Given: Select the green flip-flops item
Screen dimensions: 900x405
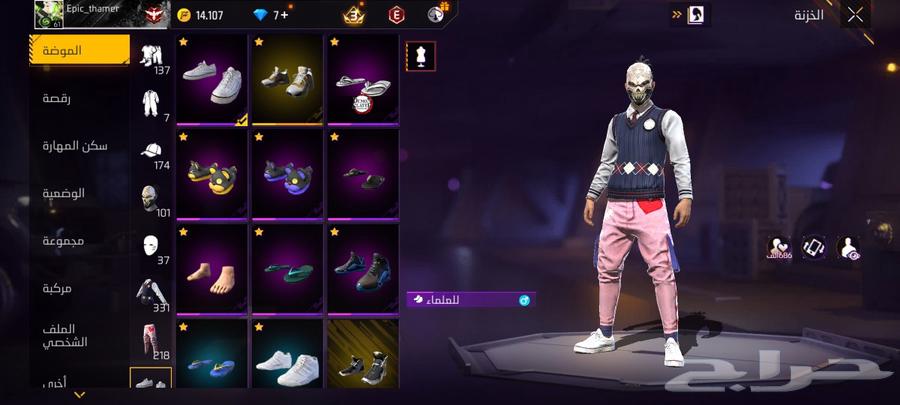Looking at the screenshot, I should click(287, 268).
